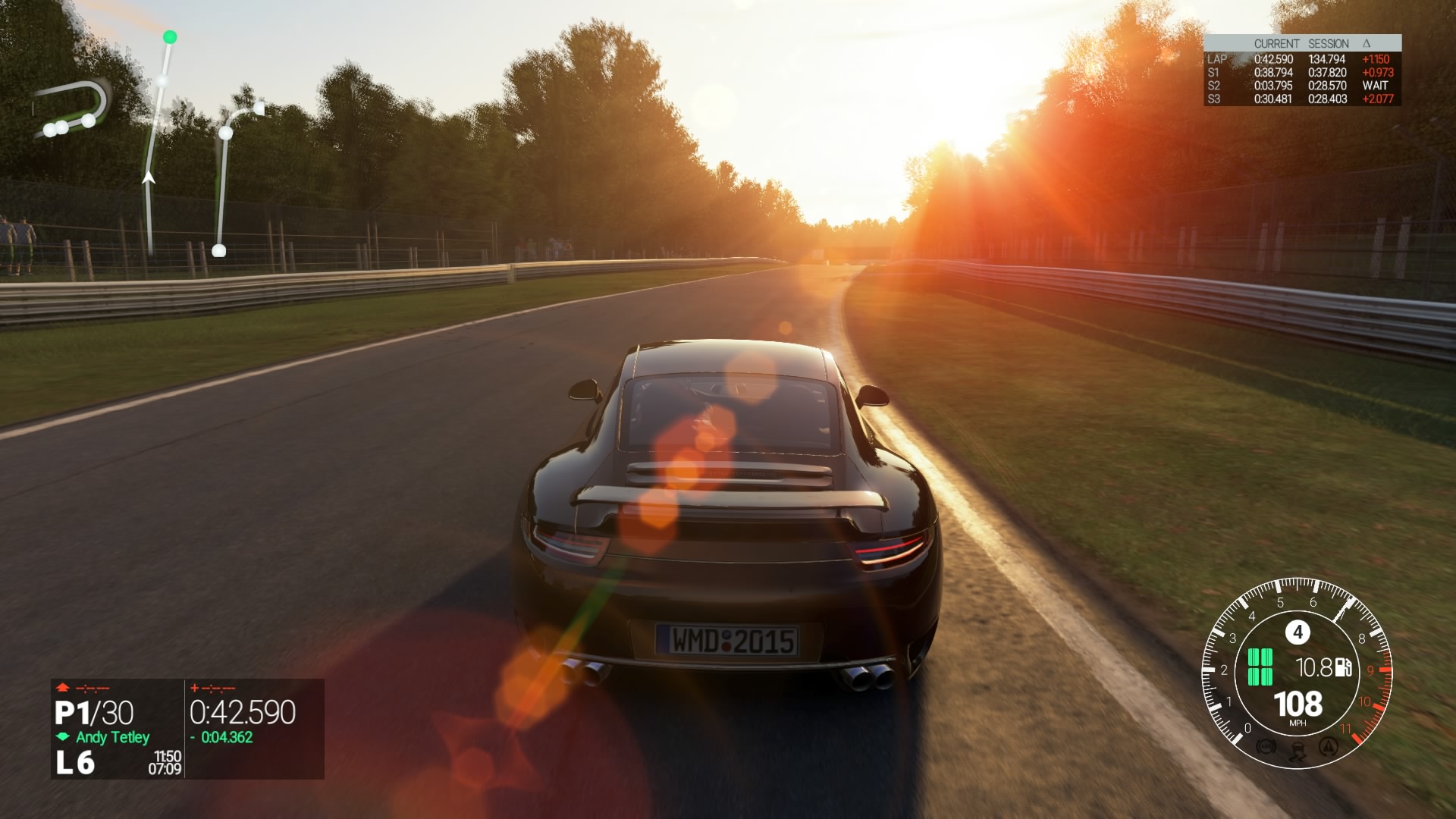Toggle the traction control warning icon

tap(1327, 747)
